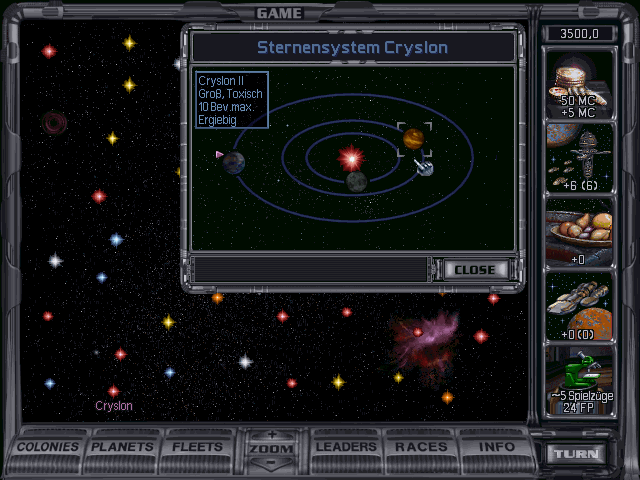The height and width of the screenshot is (480, 640).
Task: End the current turn with TURN
Action: [578, 454]
